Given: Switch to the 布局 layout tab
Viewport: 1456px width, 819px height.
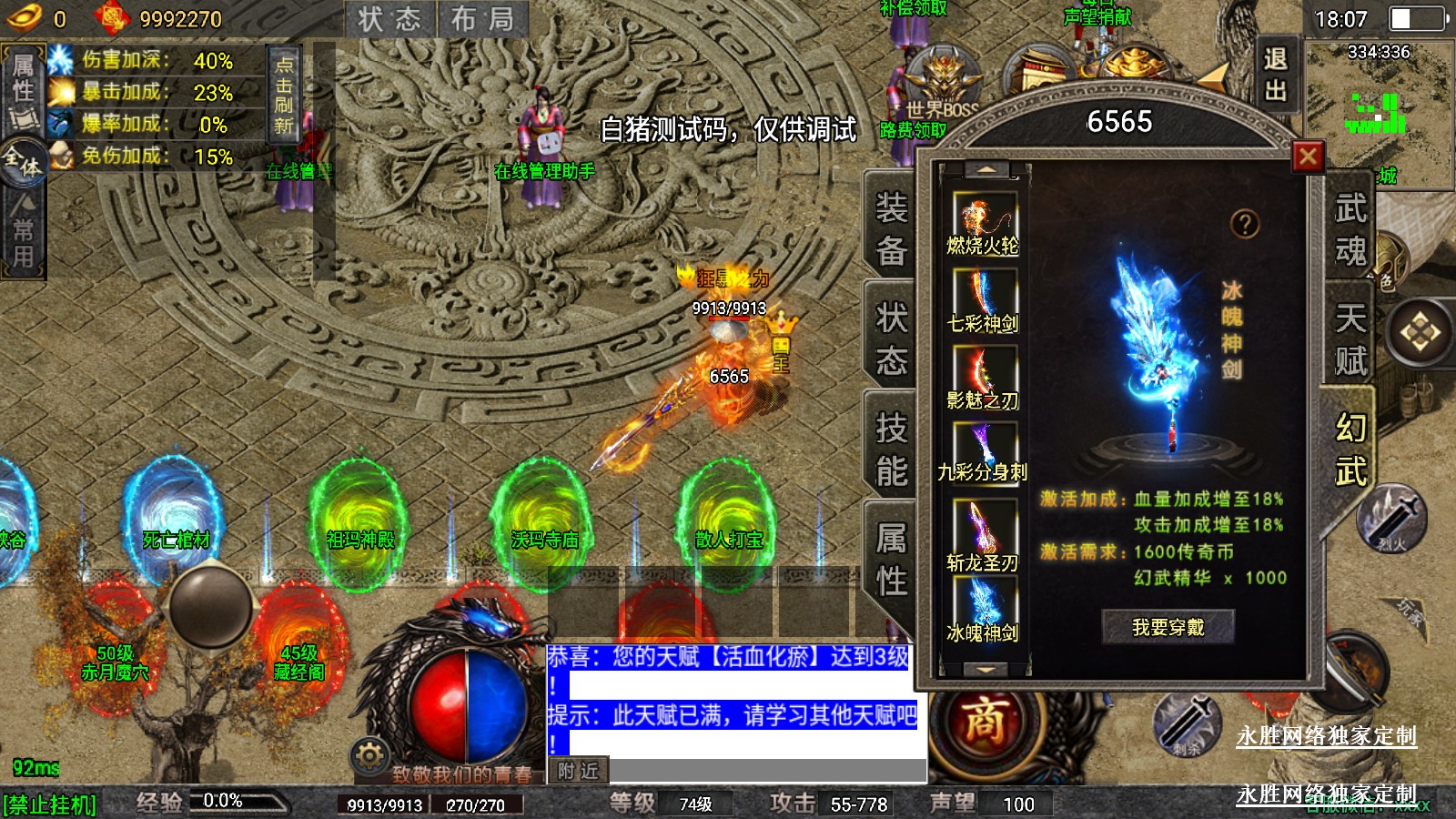Looking at the screenshot, I should (482, 20).
